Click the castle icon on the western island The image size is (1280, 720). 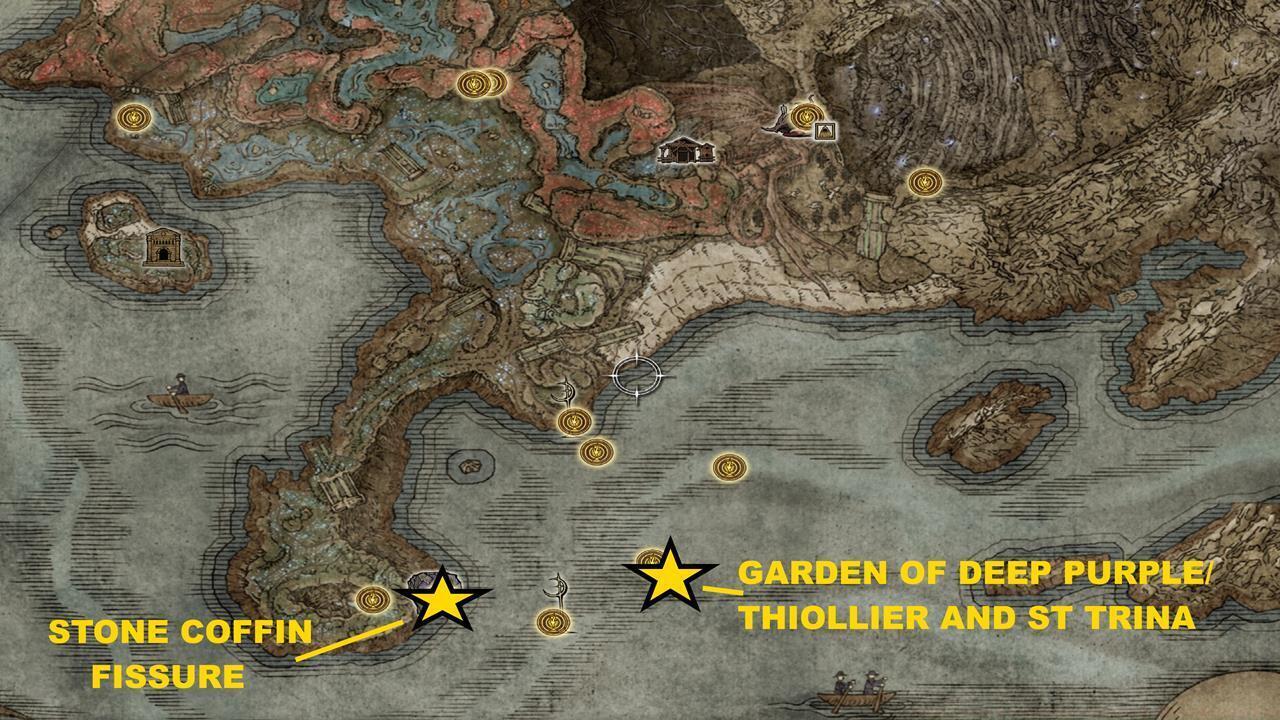[x=164, y=246]
